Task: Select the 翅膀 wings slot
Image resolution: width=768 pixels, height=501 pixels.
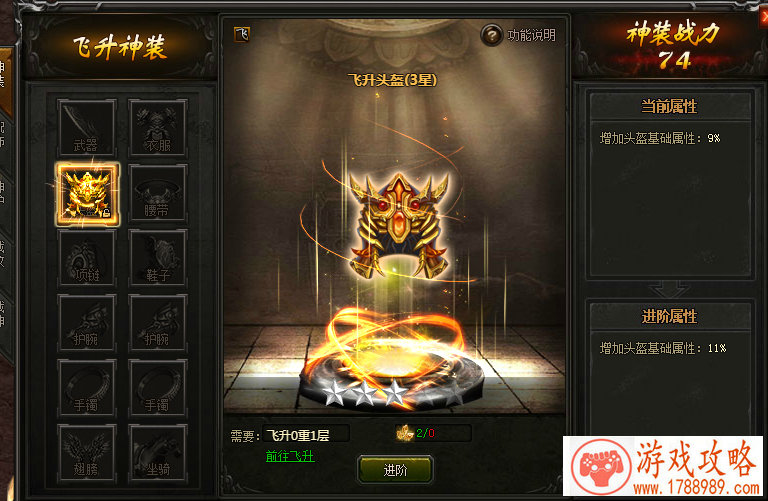Action: pos(86,454)
